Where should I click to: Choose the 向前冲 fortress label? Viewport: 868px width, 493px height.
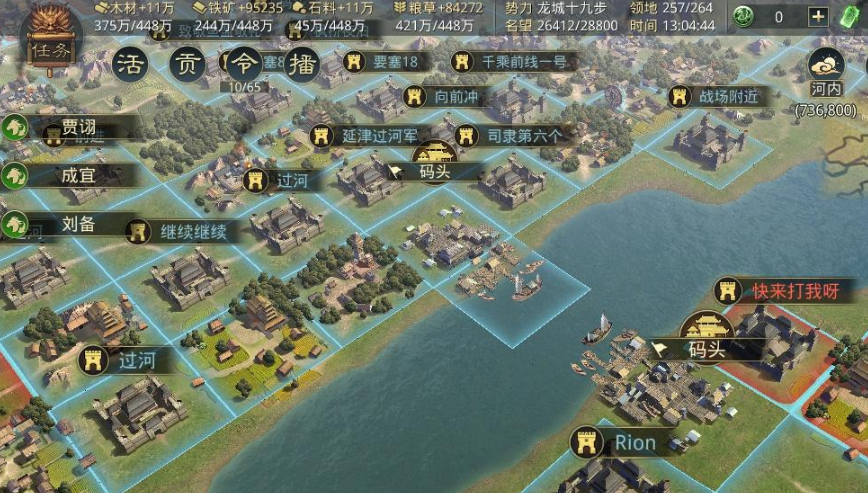pos(447,97)
